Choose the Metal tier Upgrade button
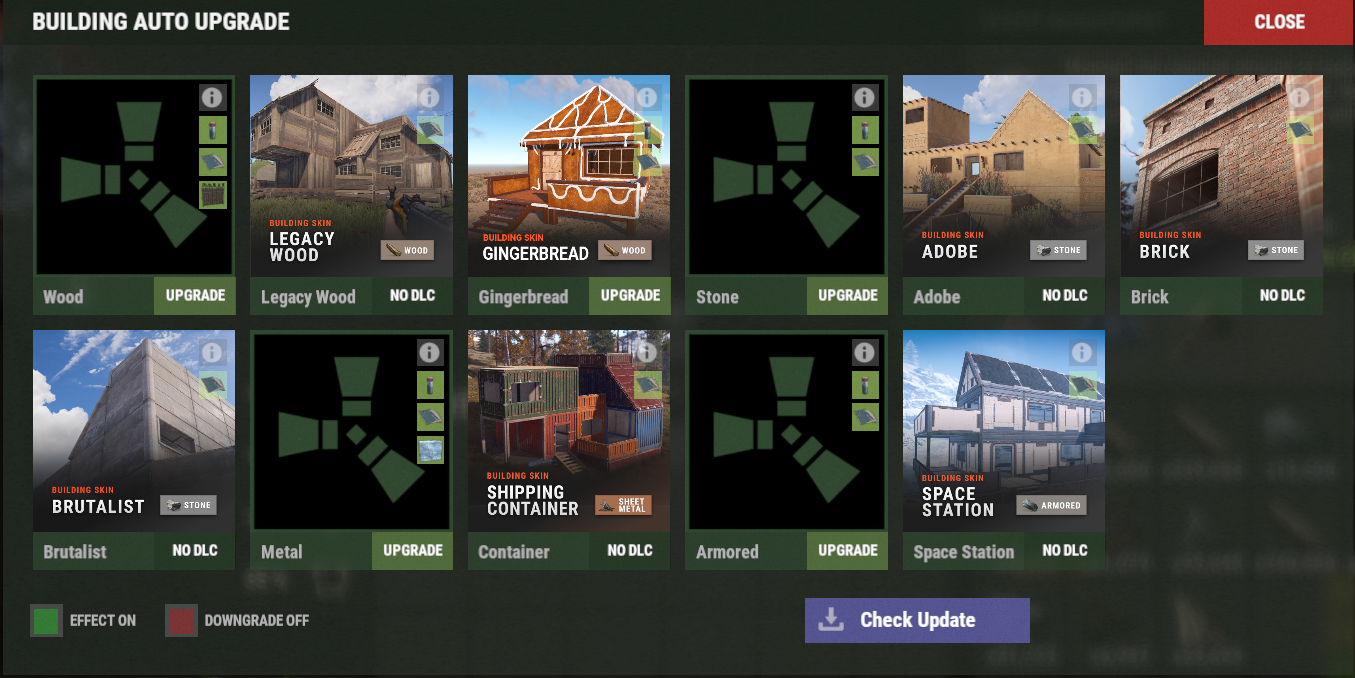 (412, 551)
